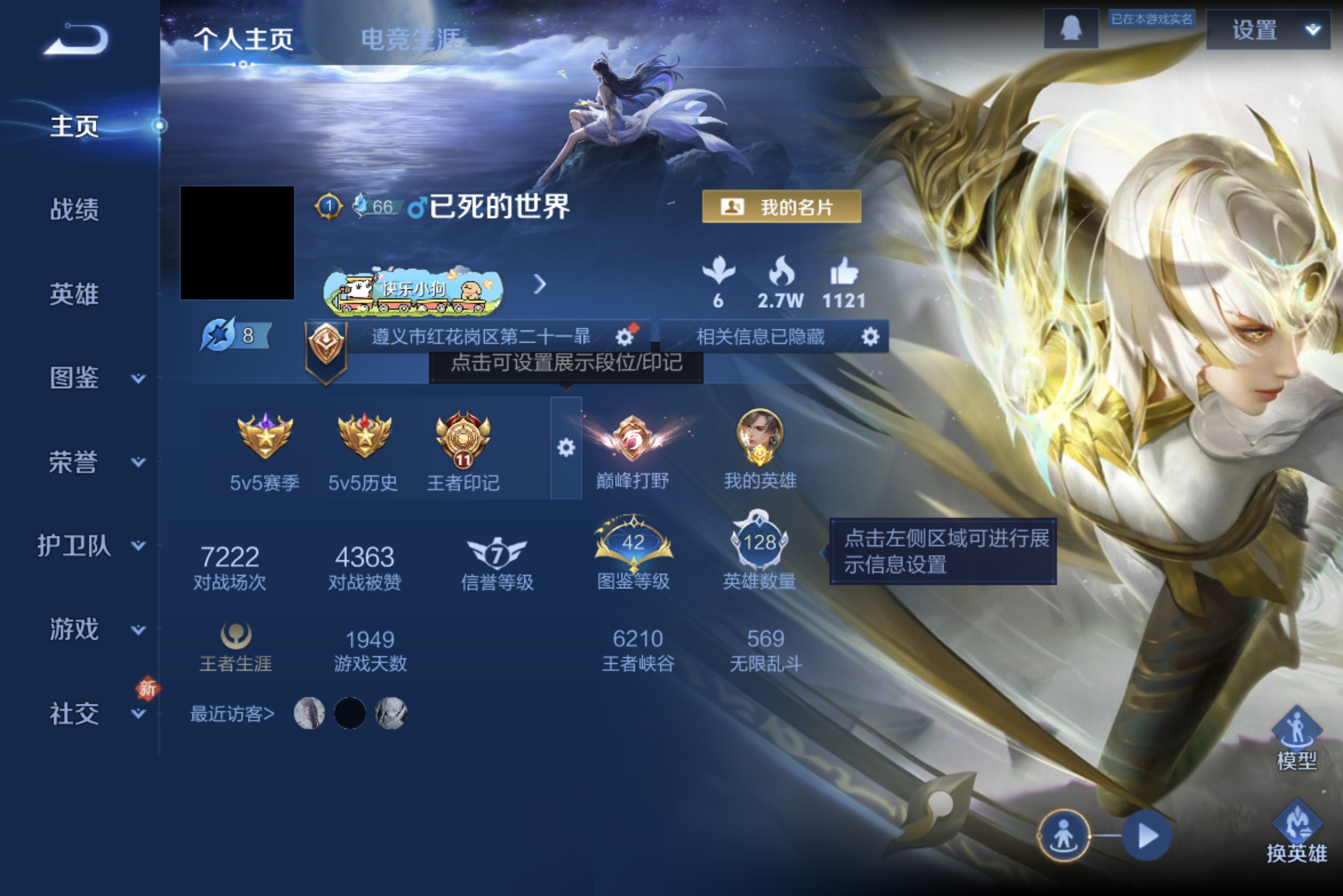
Task: Open location display gear next to 遵义市
Action: pos(625,337)
